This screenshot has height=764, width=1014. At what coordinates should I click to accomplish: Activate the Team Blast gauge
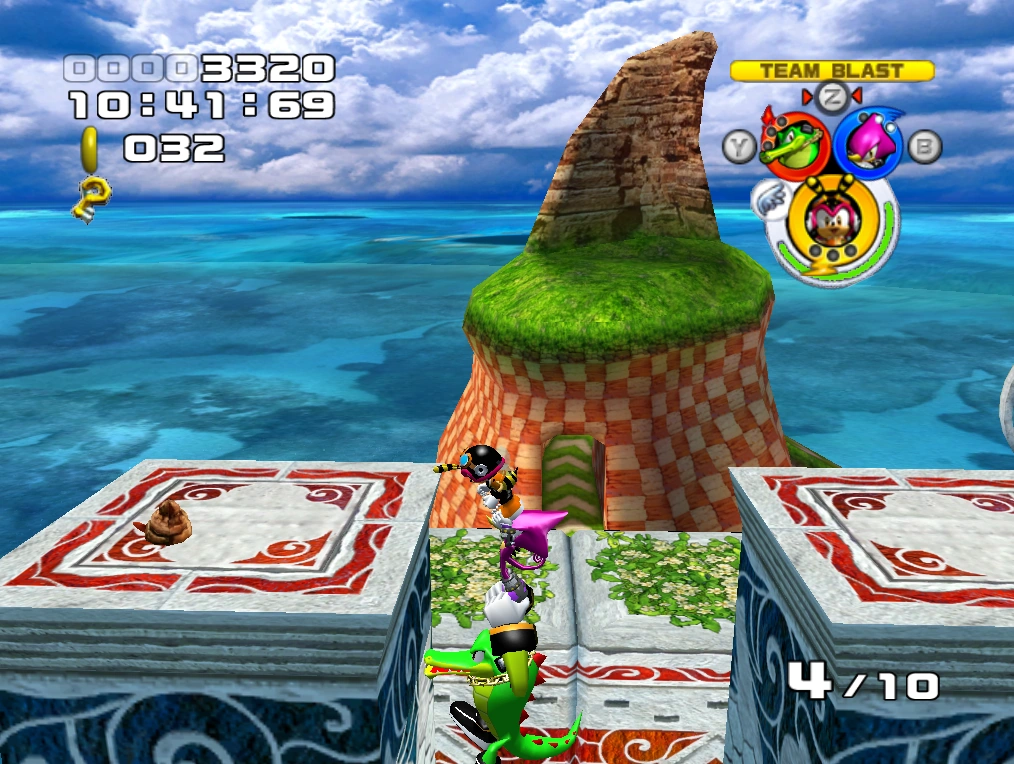832,71
